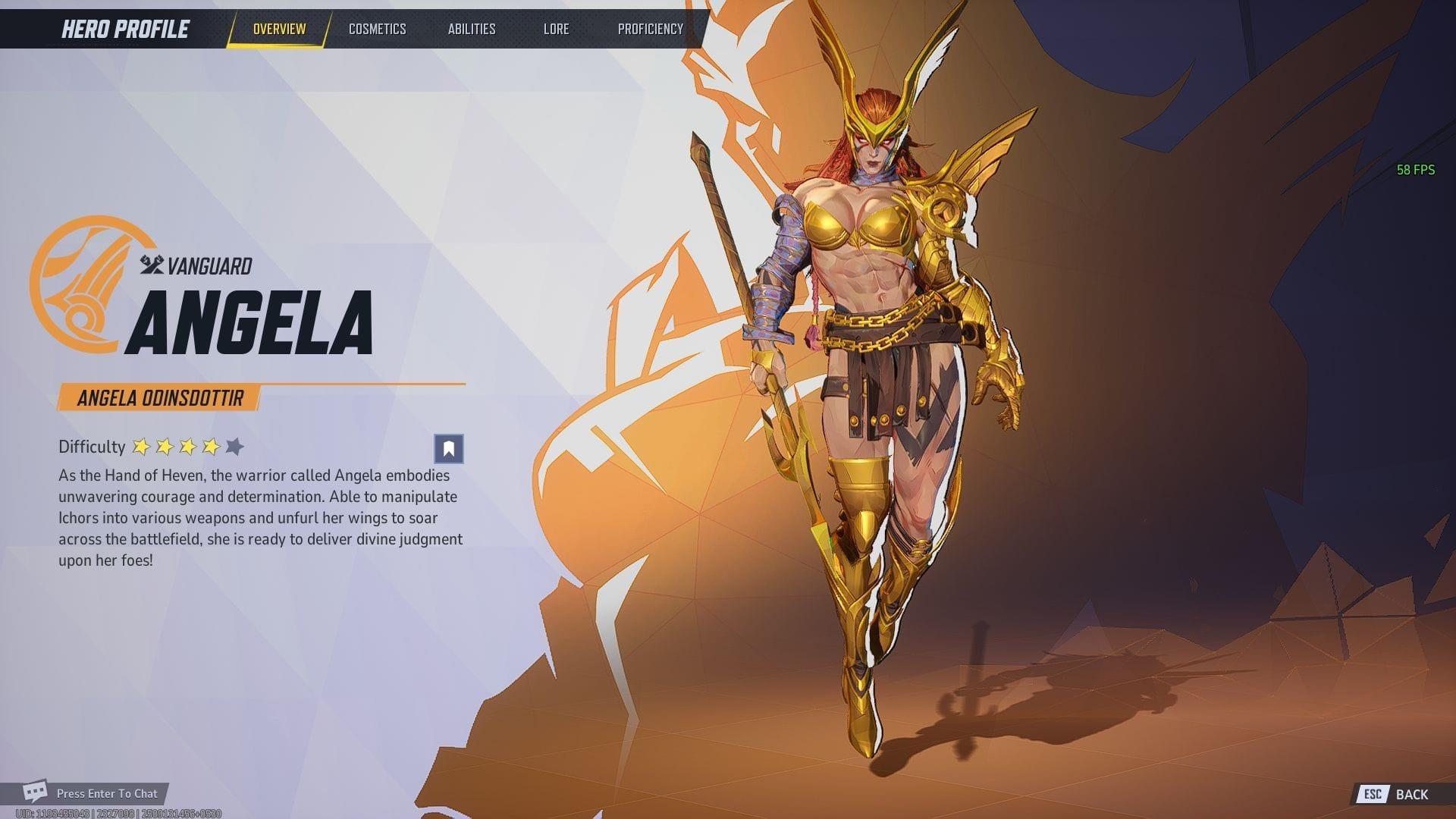Expand the Abilities overview

point(472,29)
